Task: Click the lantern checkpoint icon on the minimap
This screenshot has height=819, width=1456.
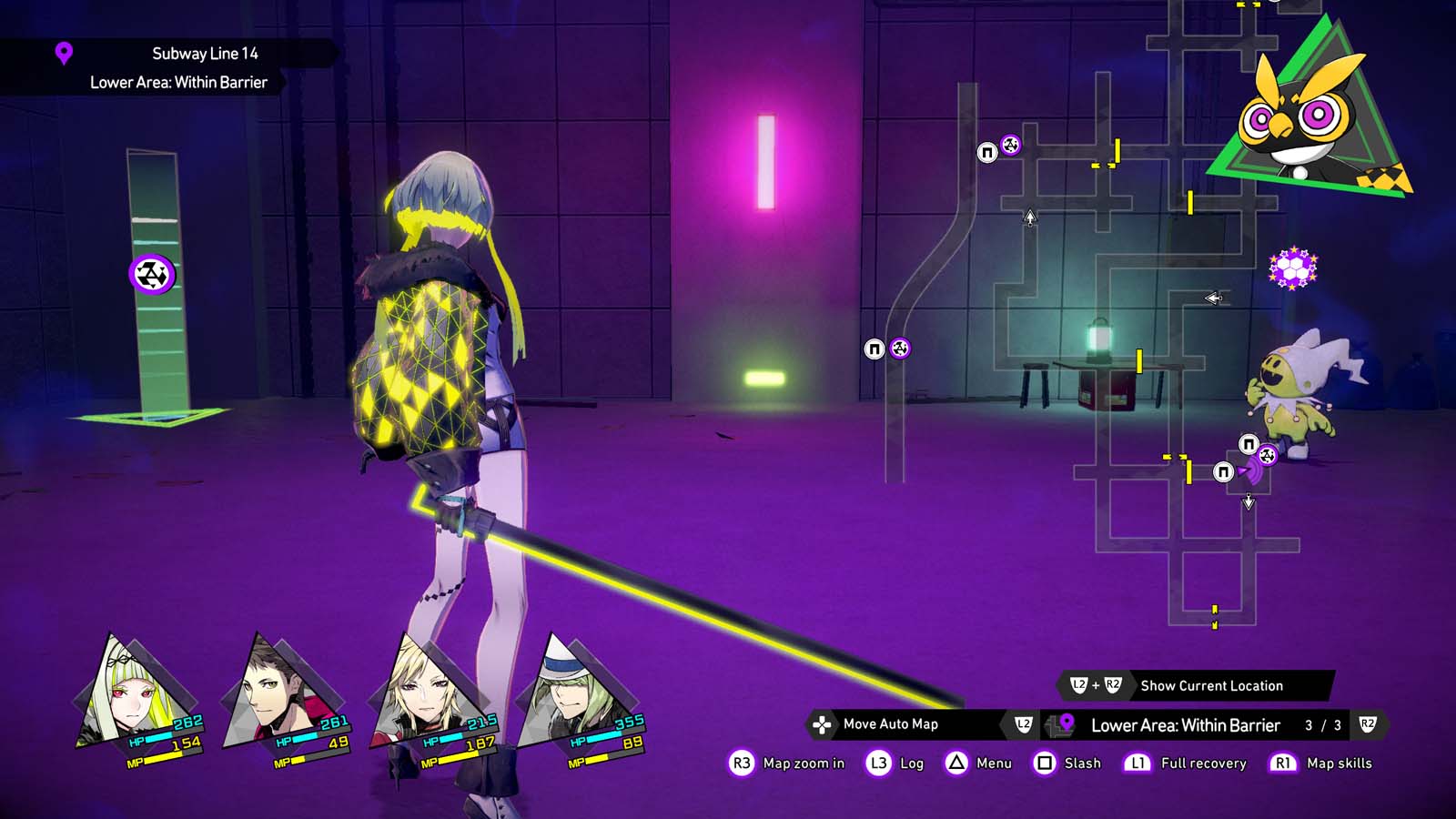Action: tap(1098, 338)
